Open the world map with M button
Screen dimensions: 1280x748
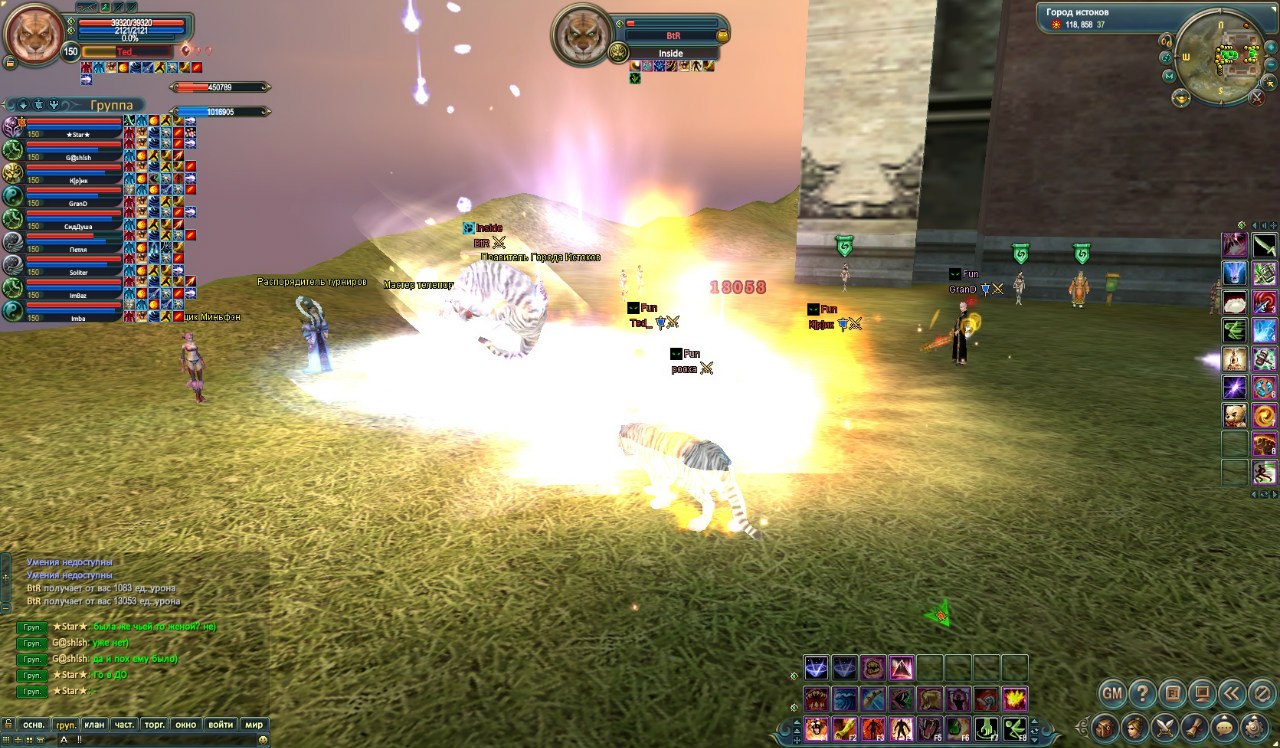pos(1171,76)
